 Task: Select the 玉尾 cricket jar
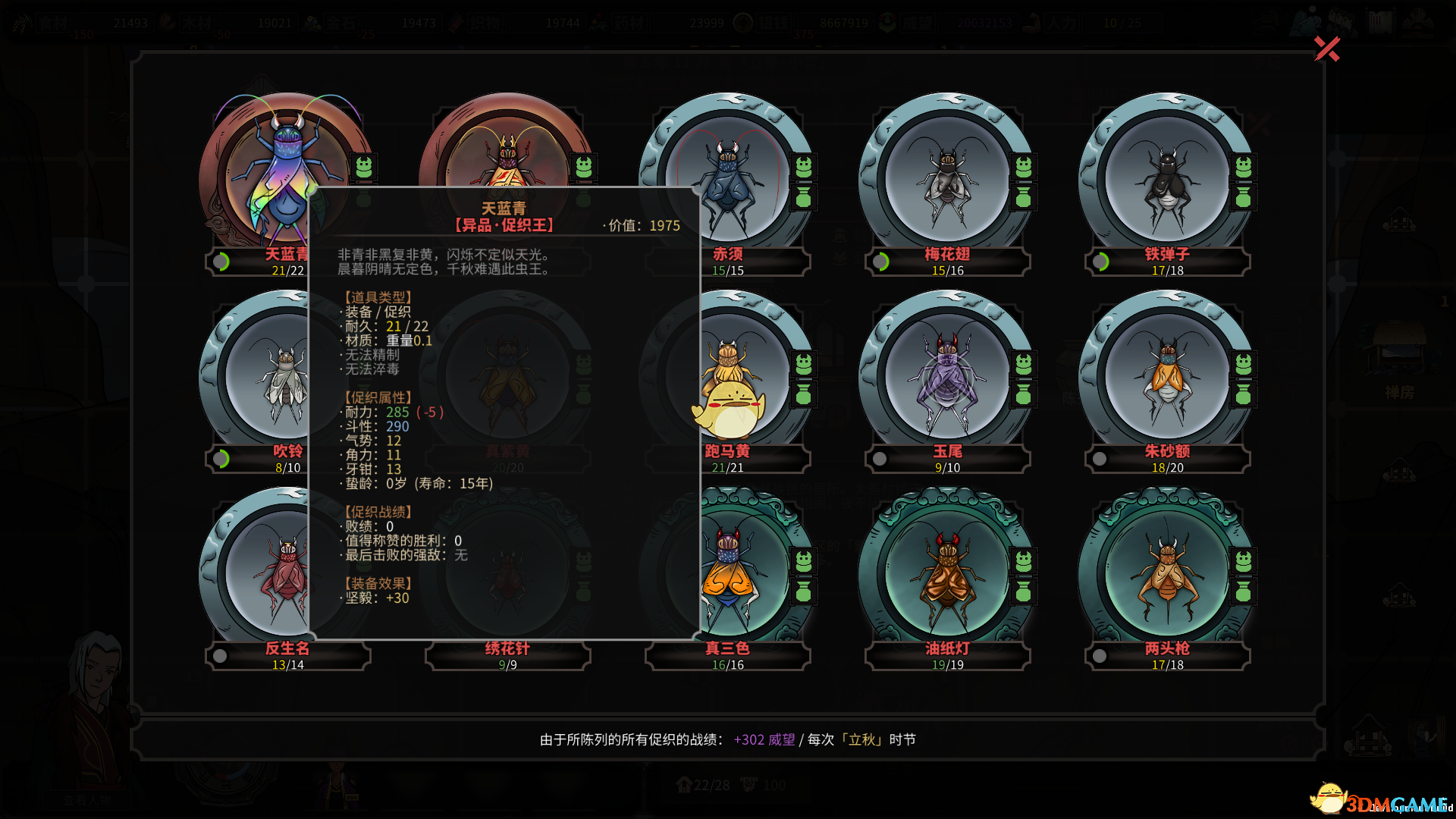point(946,375)
